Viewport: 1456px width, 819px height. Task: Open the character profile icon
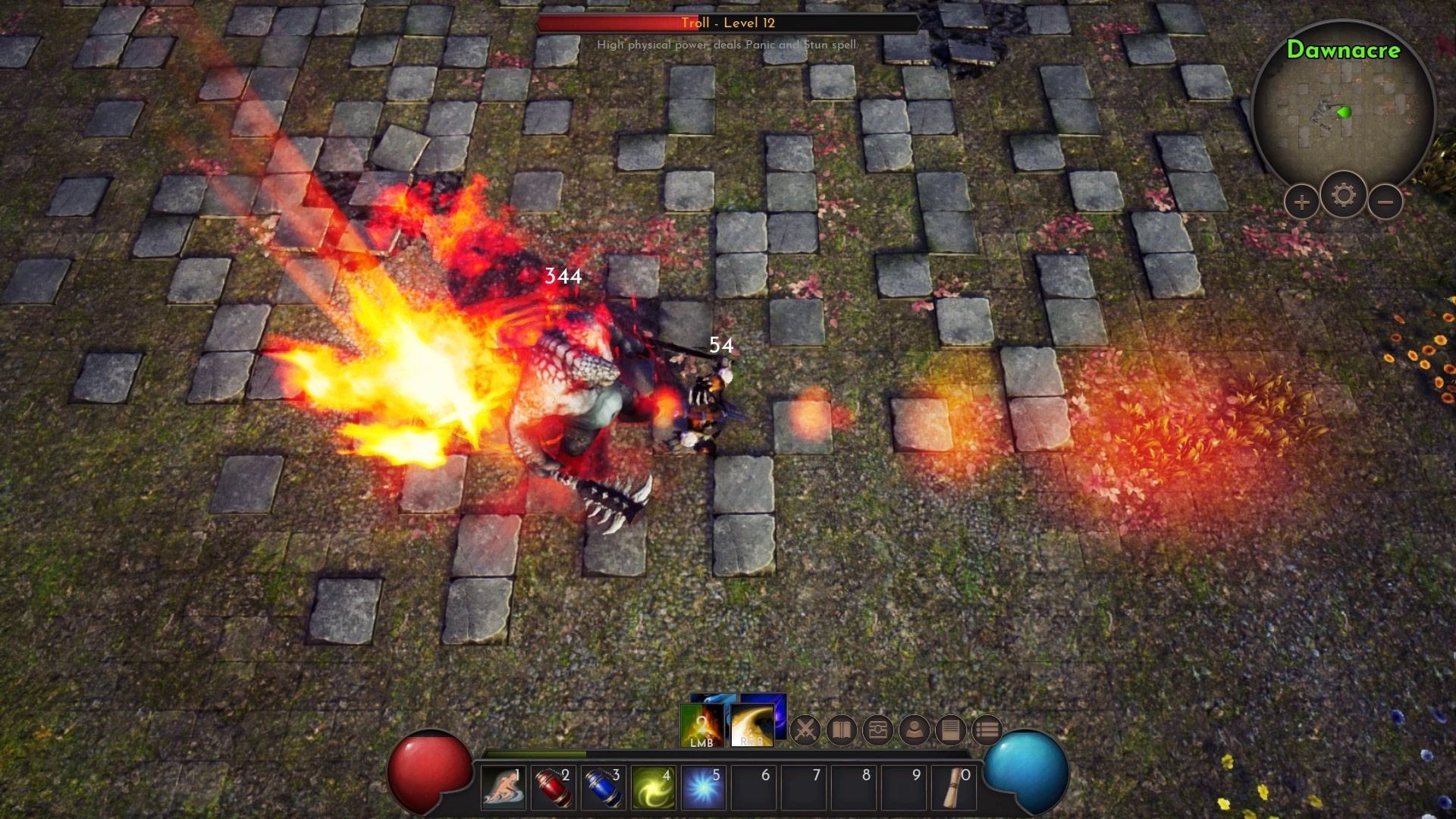tap(917, 730)
